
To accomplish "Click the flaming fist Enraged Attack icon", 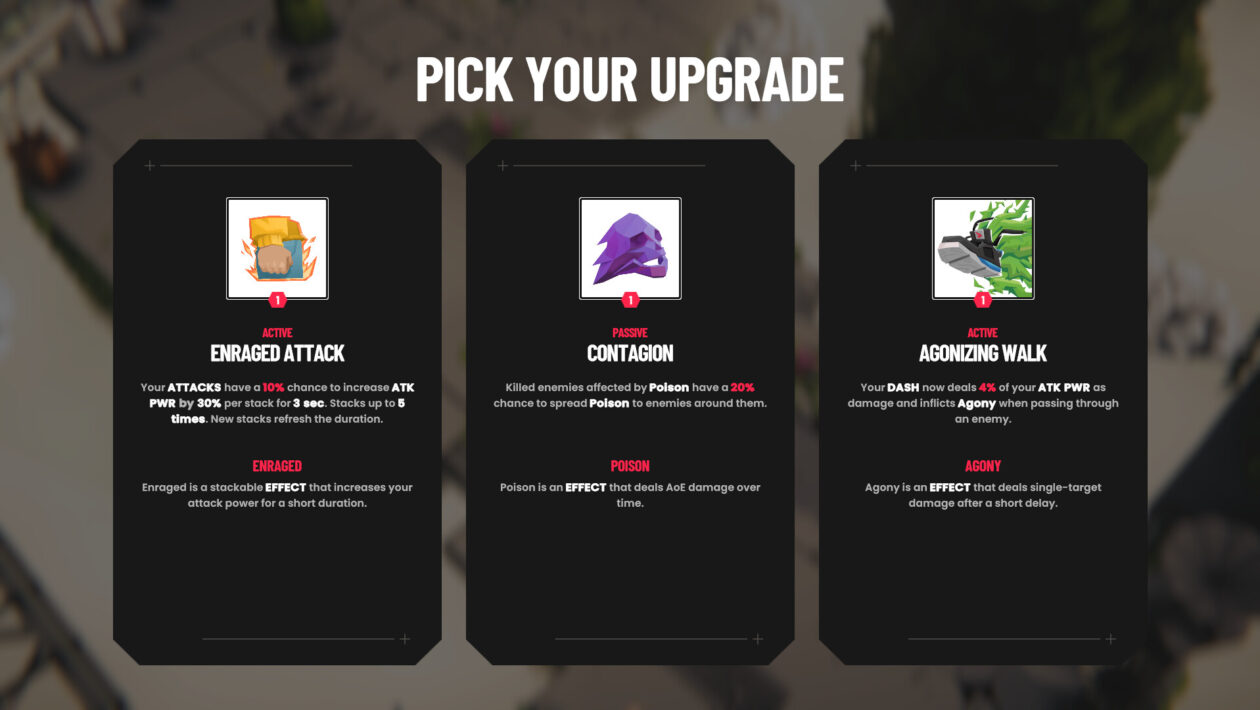I will (277, 248).
